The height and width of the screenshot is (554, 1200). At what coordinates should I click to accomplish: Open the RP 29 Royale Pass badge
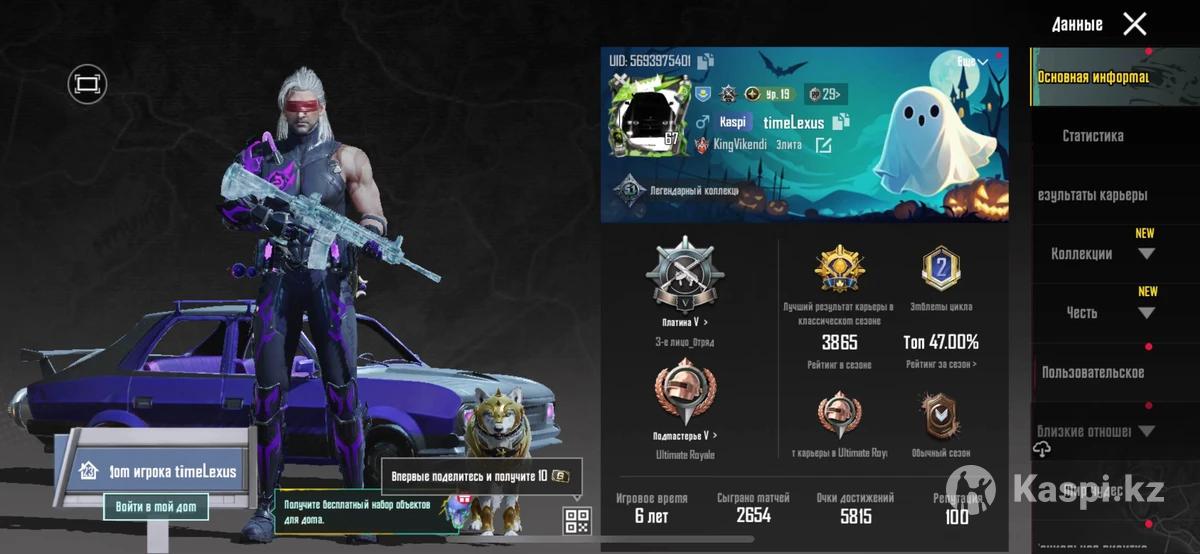point(826,94)
